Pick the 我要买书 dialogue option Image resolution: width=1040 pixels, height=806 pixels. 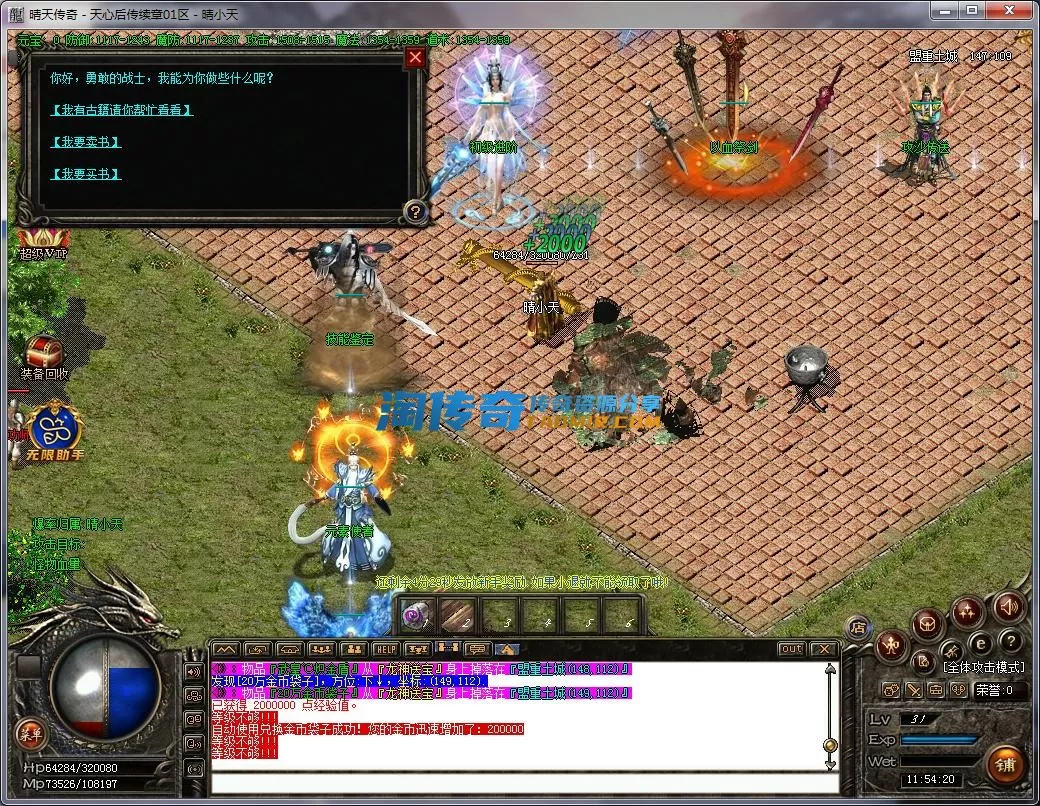(85, 174)
